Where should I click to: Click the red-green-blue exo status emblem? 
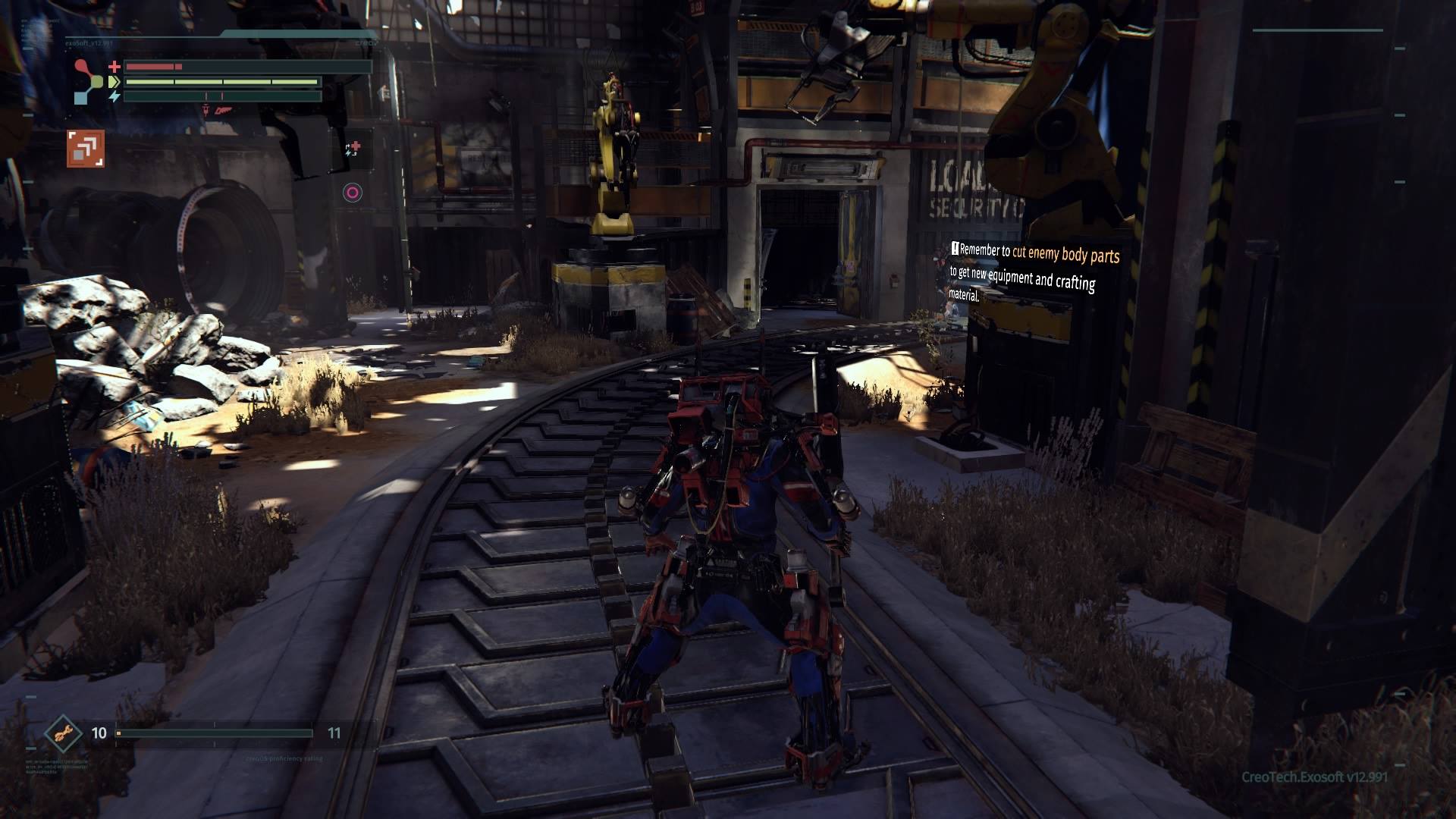click(89, 82)
